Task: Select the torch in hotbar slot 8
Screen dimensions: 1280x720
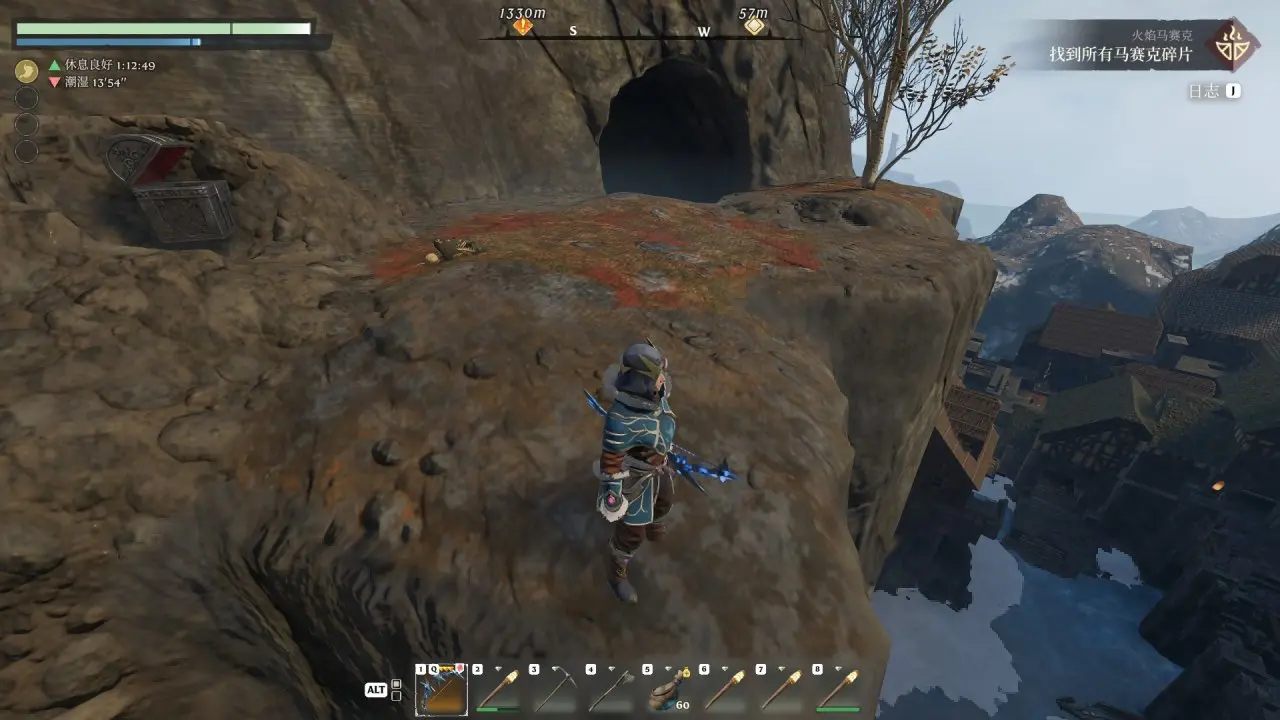Action: [x=838, y=690]
